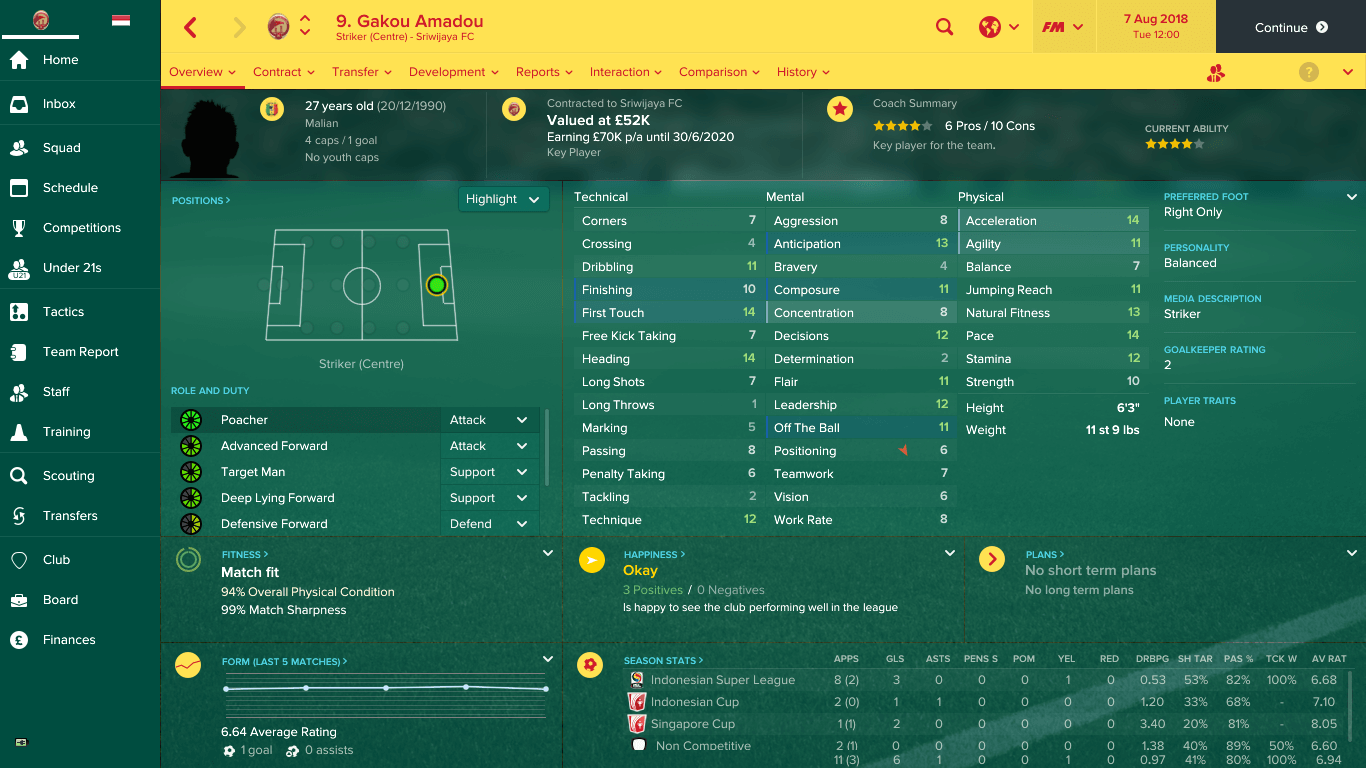This screenshot has height=768, width=1366.
Task: Select the Tactics sidebar icon
Action: 40,311
